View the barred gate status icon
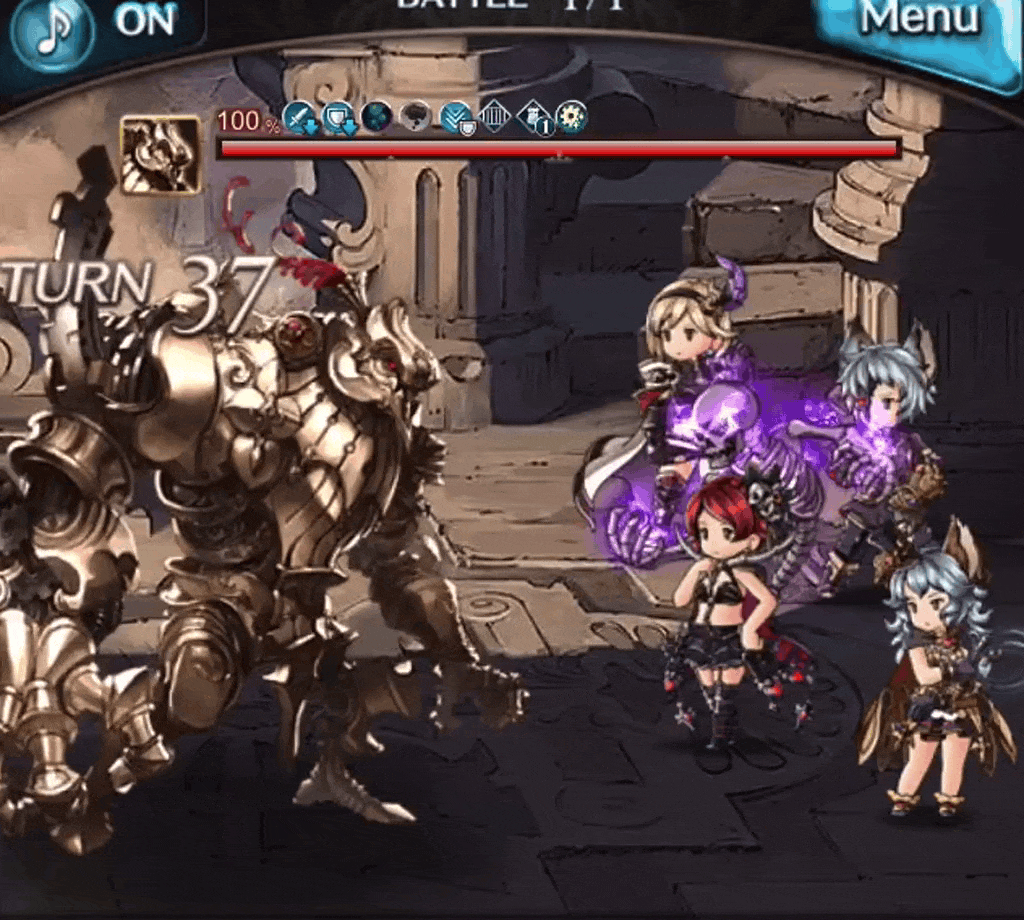The height and width of the screenshot is (920, 1024). tap(495, 118)
